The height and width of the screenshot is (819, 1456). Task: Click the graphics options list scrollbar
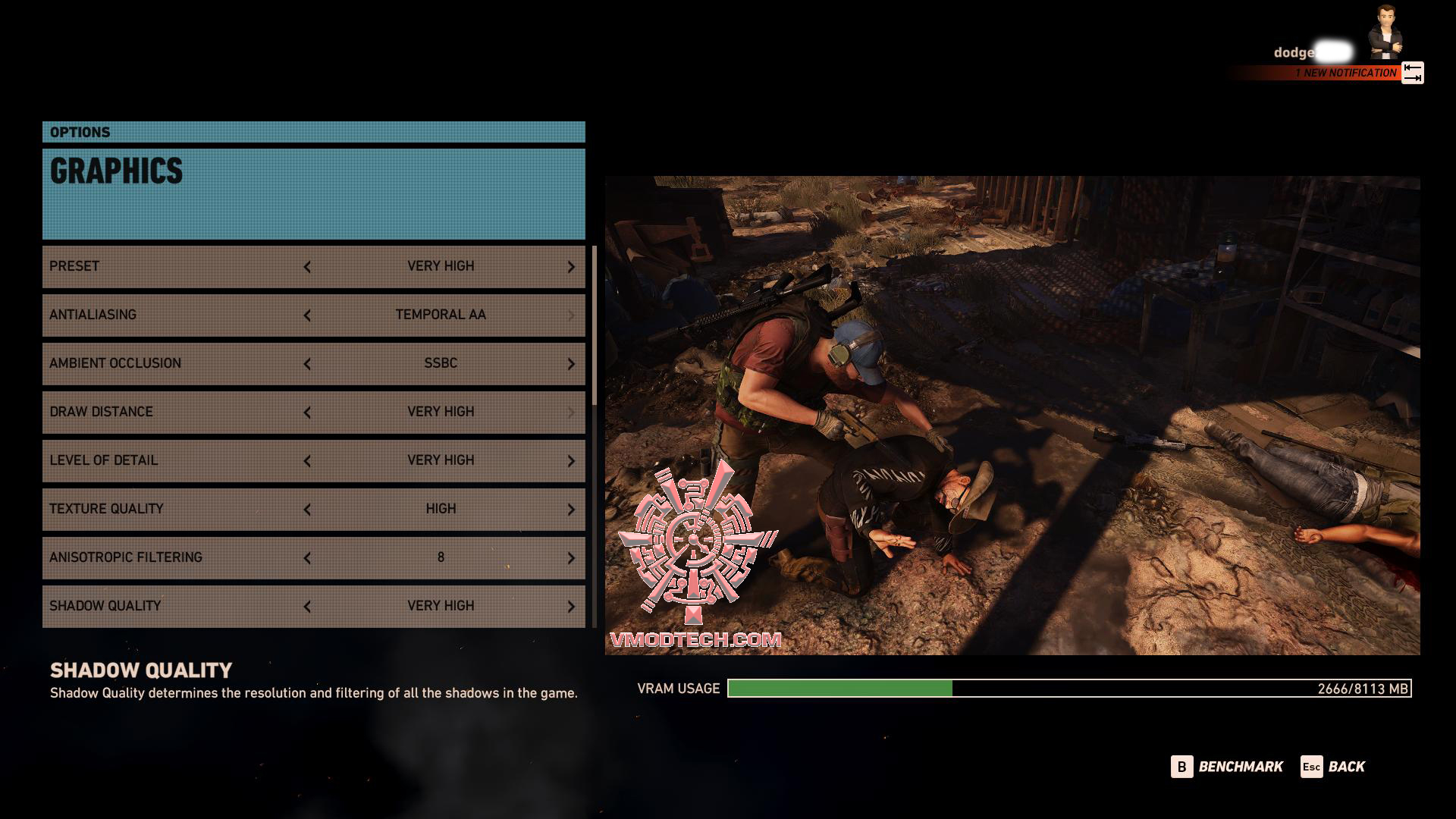click(x=595, y=326)
